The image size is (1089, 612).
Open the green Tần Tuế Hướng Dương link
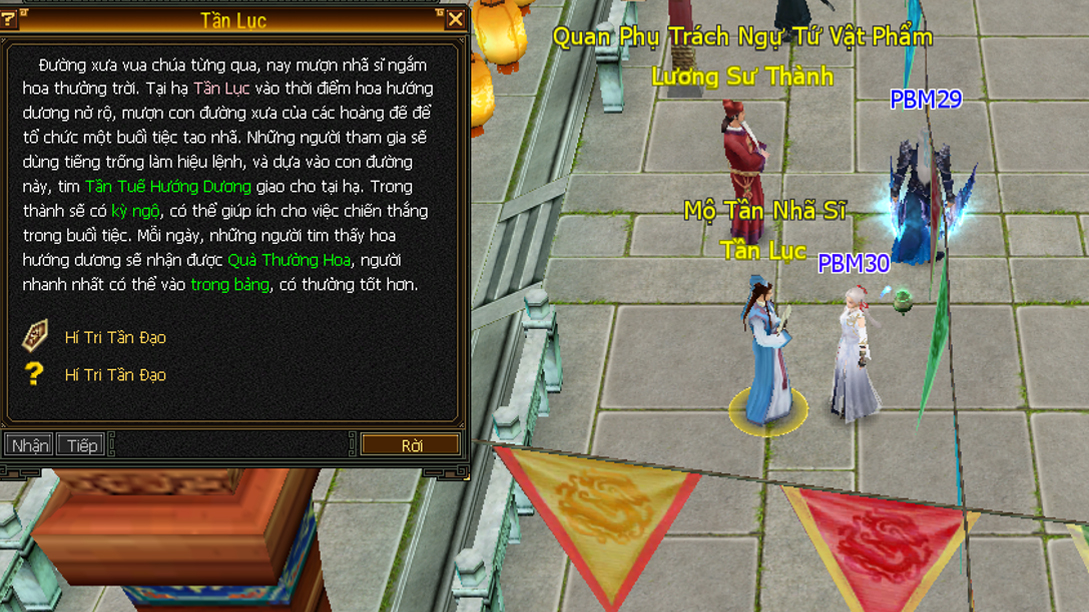(x=168, y=187)
